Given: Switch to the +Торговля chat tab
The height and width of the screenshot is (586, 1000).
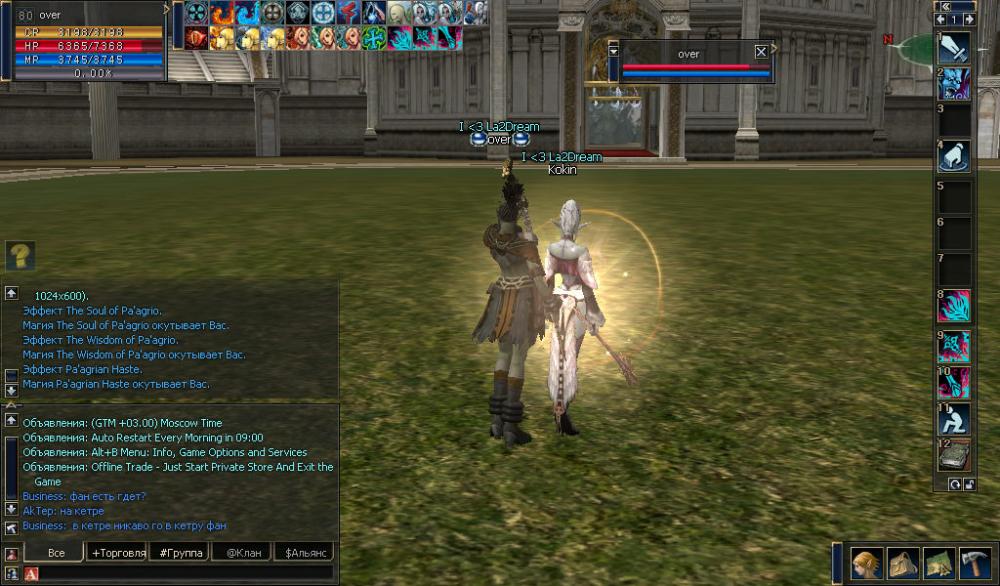Looking at the screenshot, I should [x=118, y=552].
